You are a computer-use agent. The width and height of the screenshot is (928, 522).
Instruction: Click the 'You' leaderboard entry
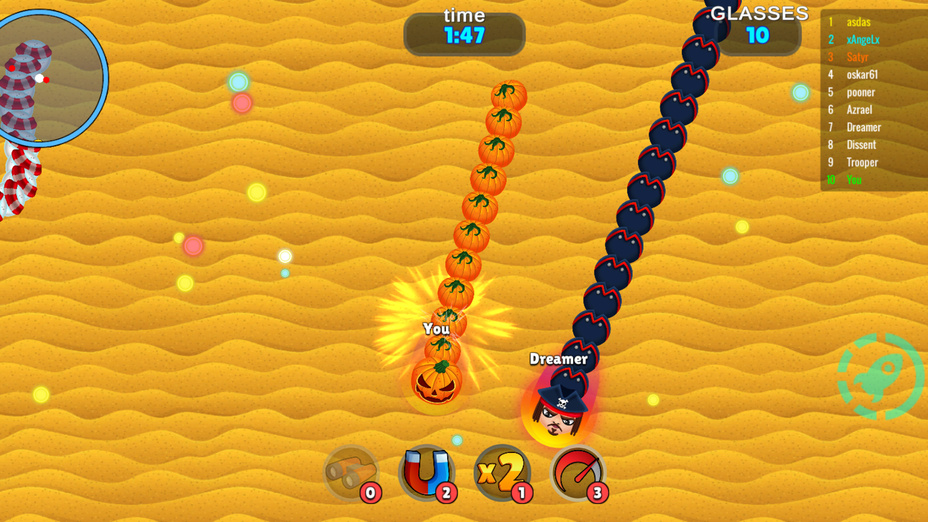pos(853,180)
